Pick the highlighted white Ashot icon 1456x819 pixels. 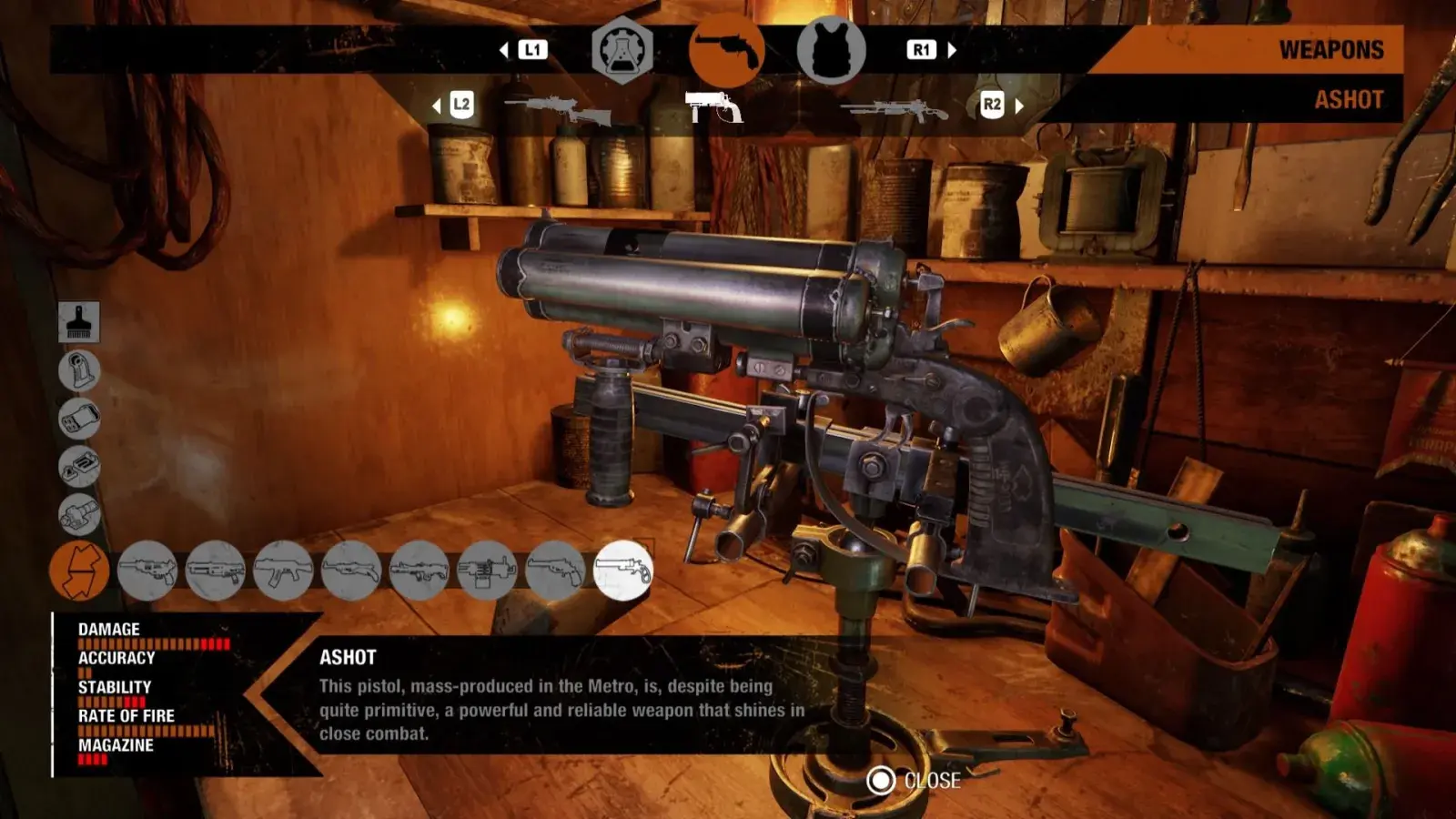point(623,571)
